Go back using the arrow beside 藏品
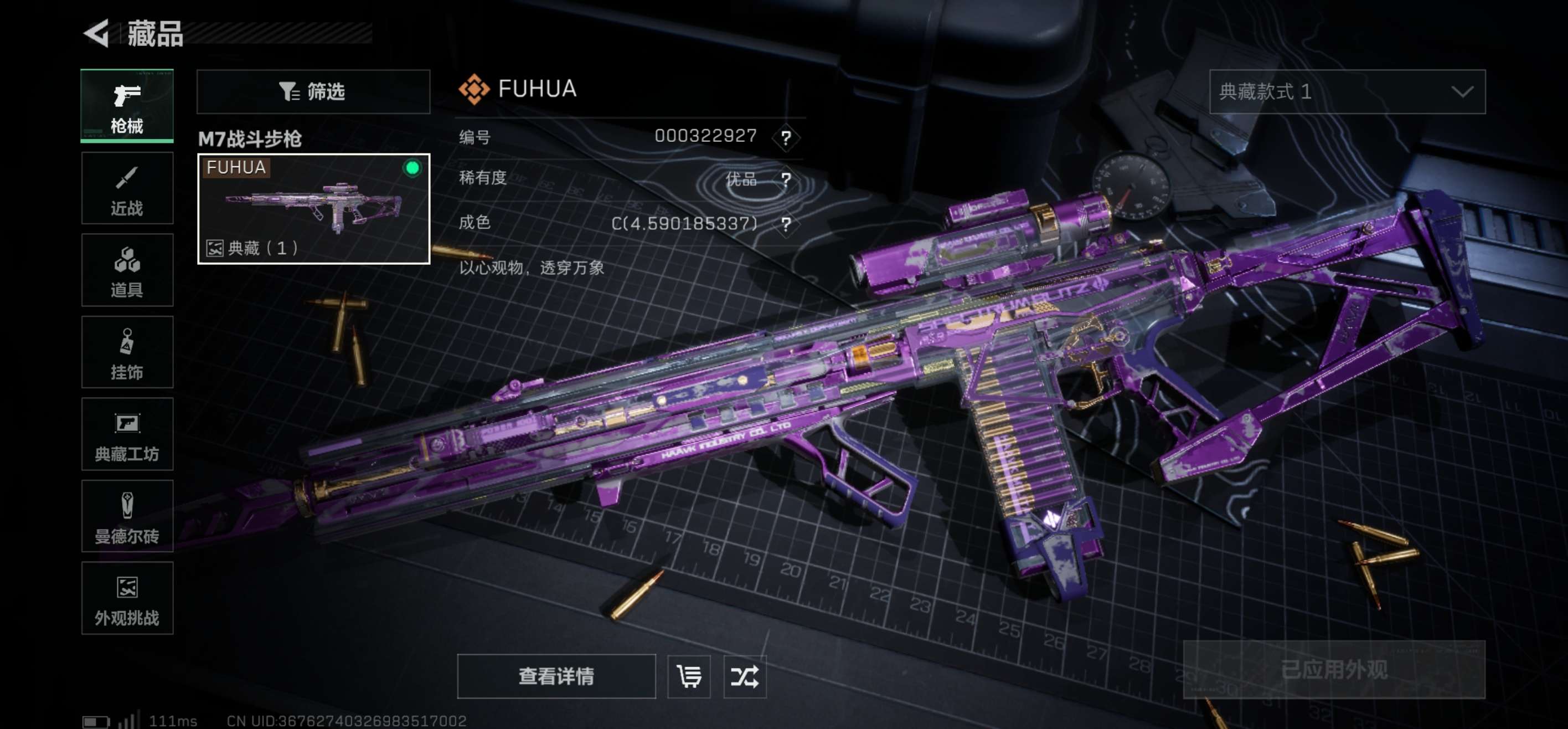 (x=97, y=33)
